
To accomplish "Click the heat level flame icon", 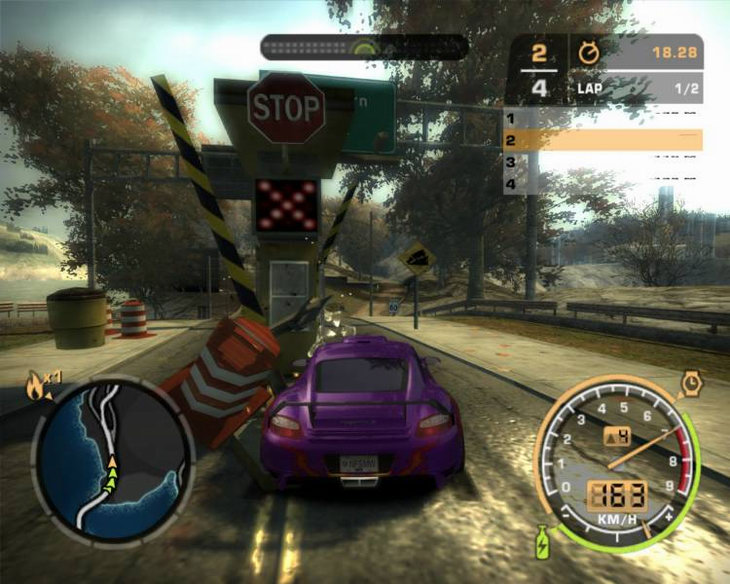I will [x=37, y=386].
